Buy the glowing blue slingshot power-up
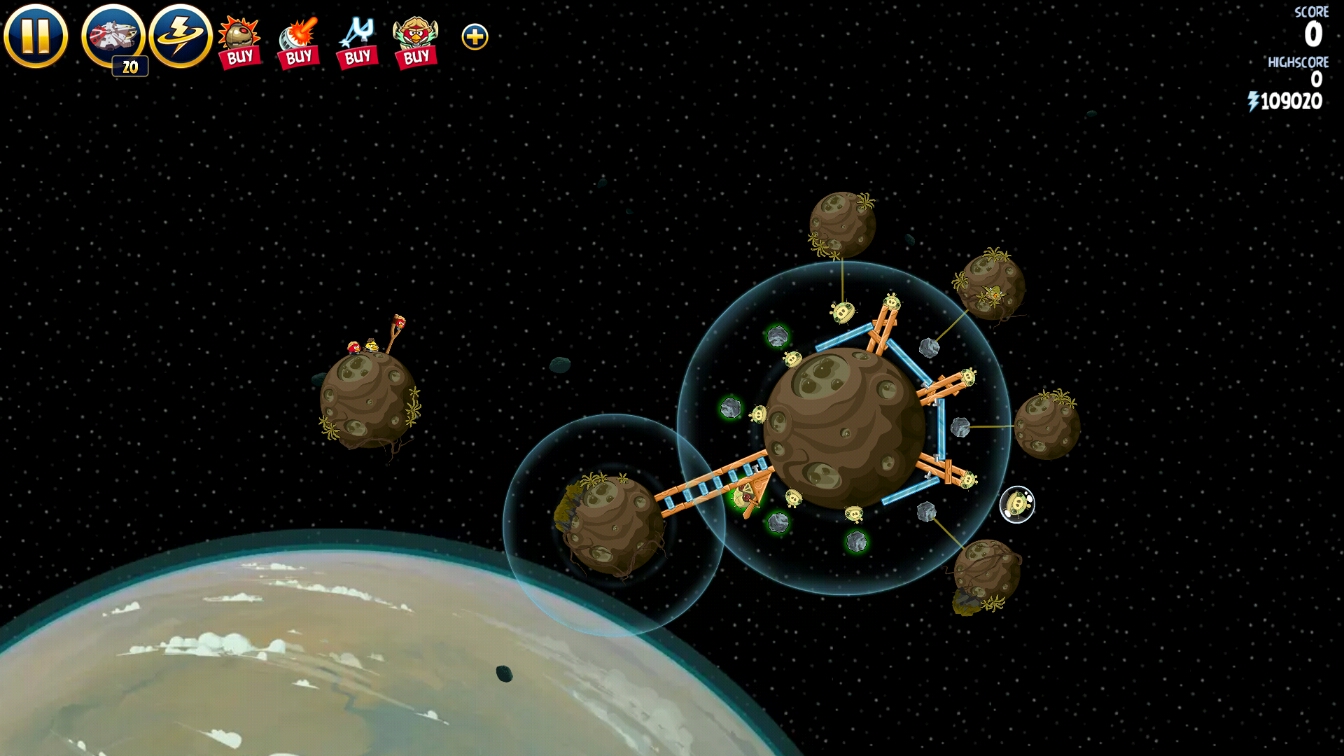Screen dimensions: 1344x756 [356, 41]
